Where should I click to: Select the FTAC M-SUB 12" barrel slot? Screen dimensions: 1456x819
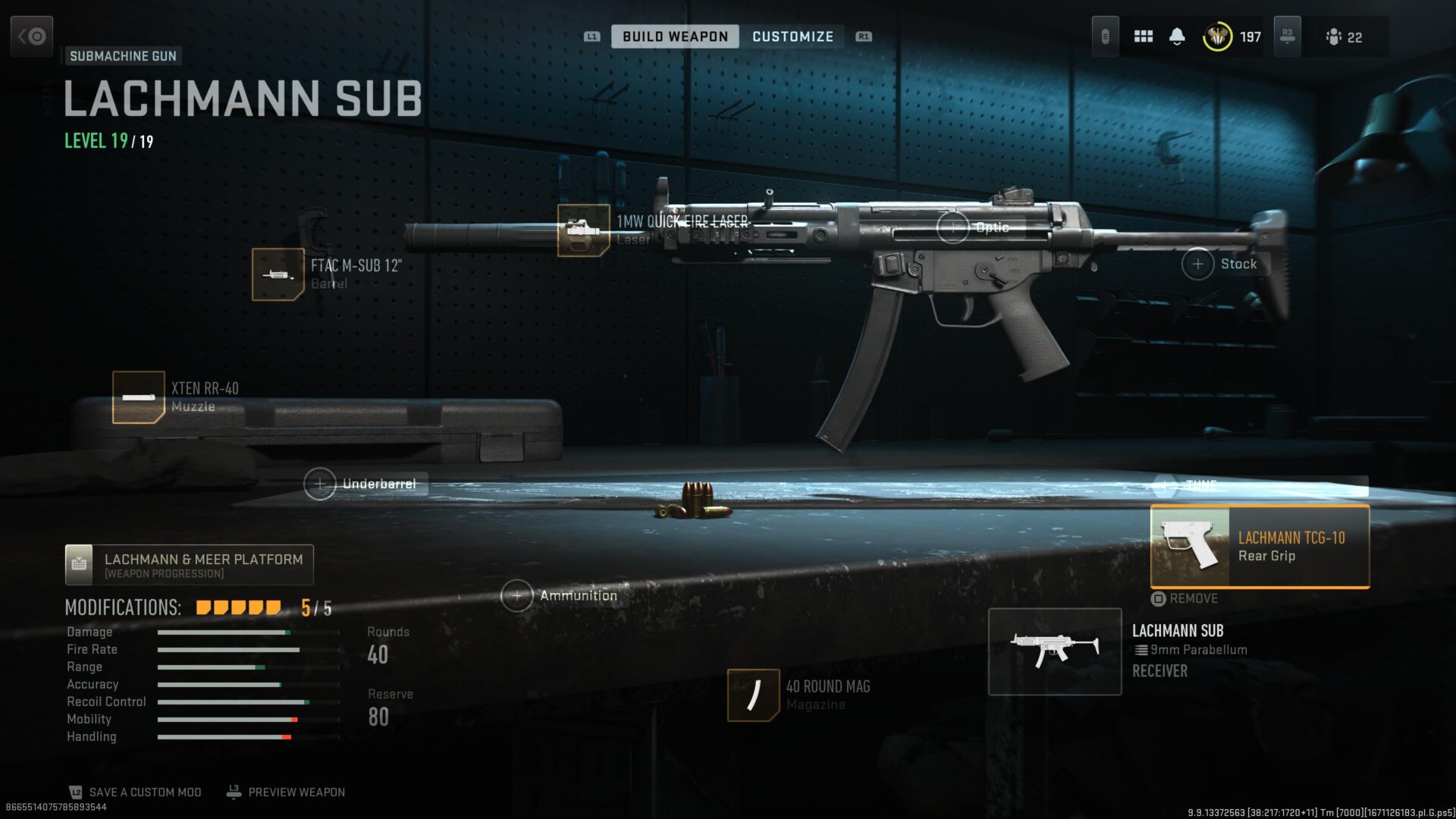pyautogui.click(x=278, y=275)
